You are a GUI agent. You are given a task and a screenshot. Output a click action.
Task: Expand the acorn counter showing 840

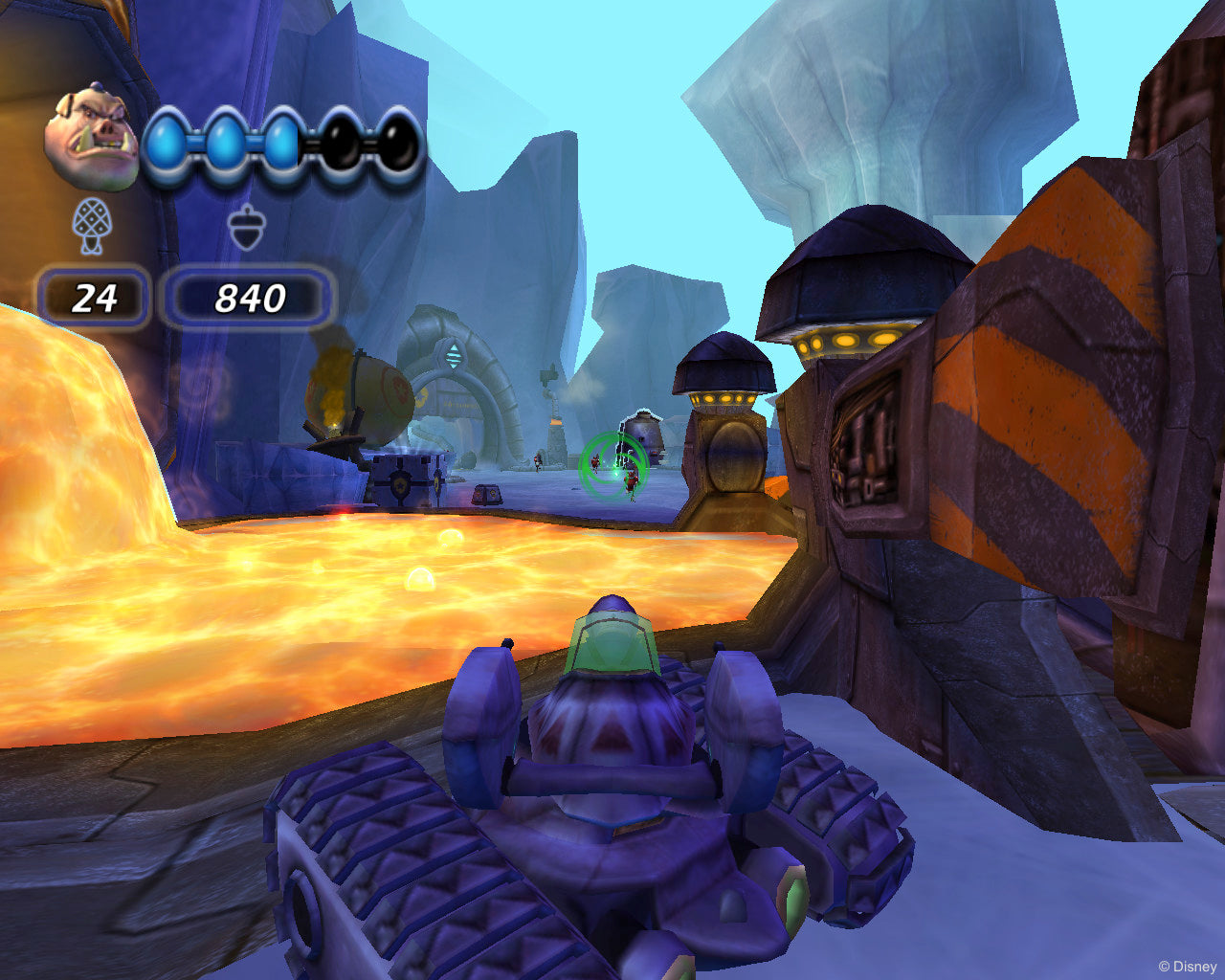point(251,298)
